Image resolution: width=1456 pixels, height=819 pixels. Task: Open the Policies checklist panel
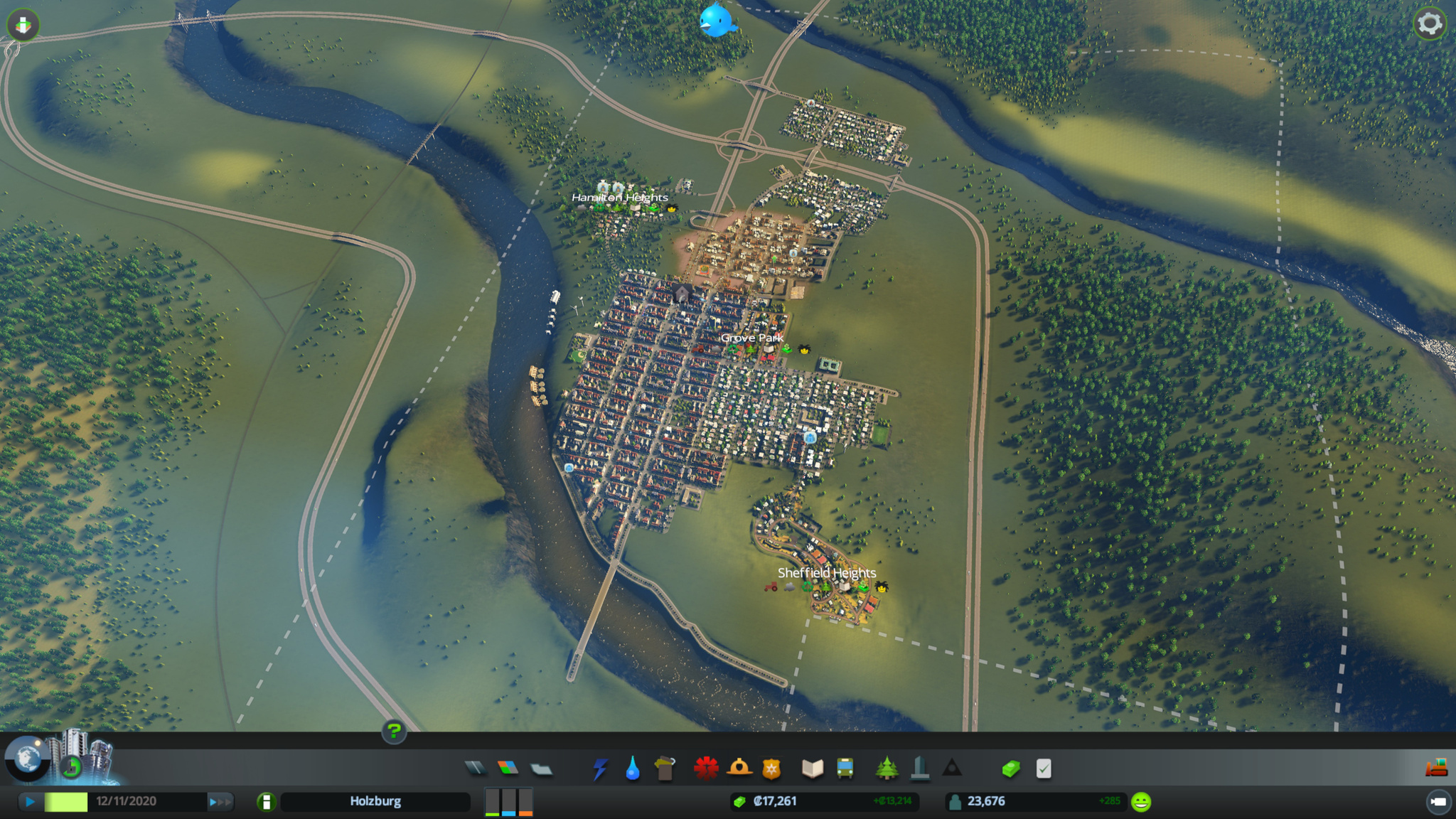[1044, 769]
